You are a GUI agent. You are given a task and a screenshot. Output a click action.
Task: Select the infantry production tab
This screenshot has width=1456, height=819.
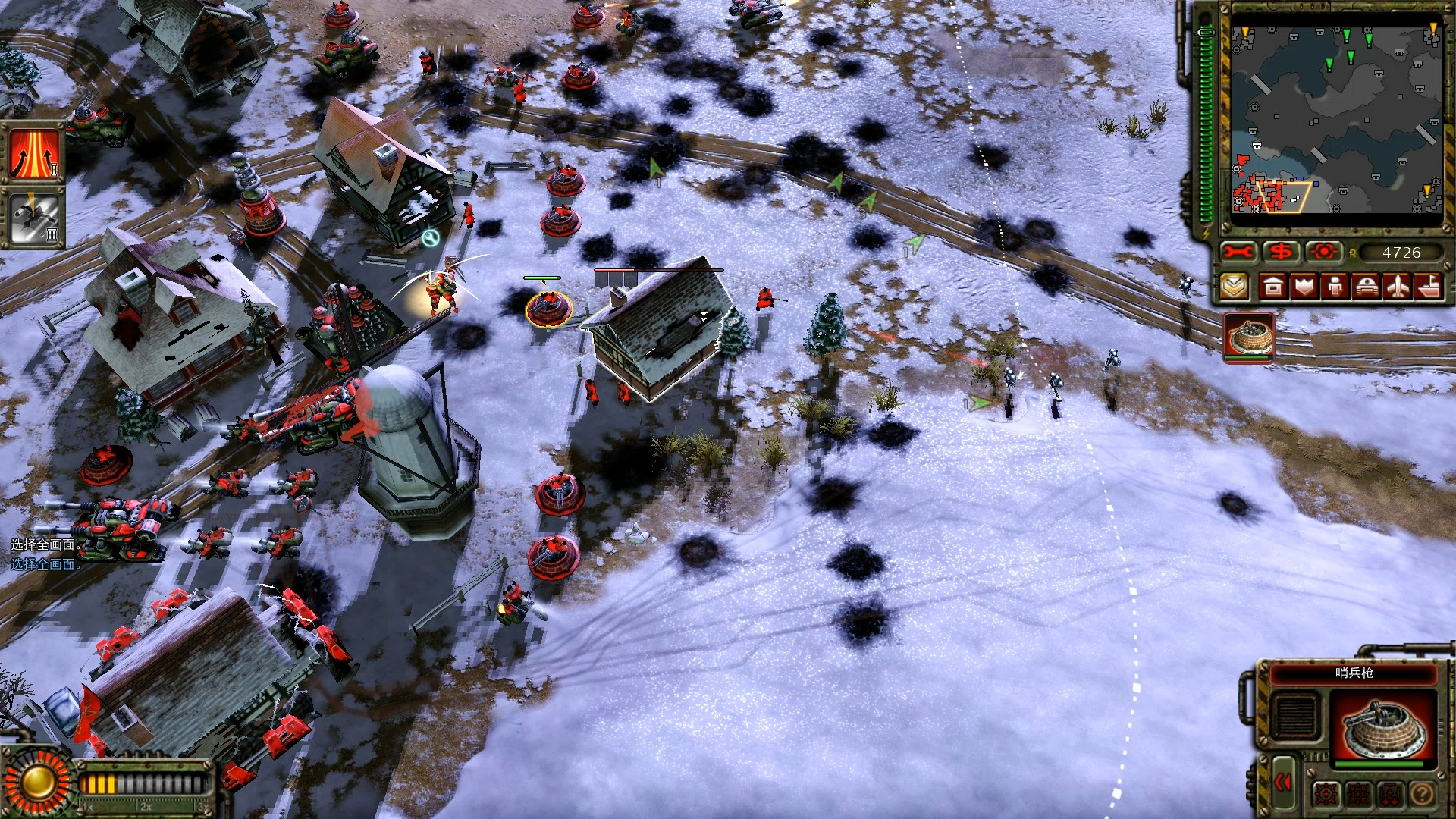click(x=1335, y=287)
